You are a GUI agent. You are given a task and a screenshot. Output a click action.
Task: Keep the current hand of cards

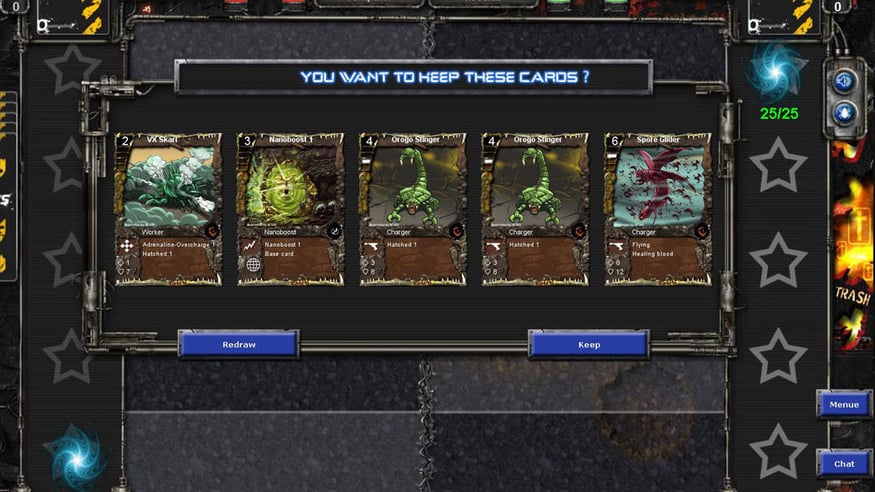click(589, 344)
